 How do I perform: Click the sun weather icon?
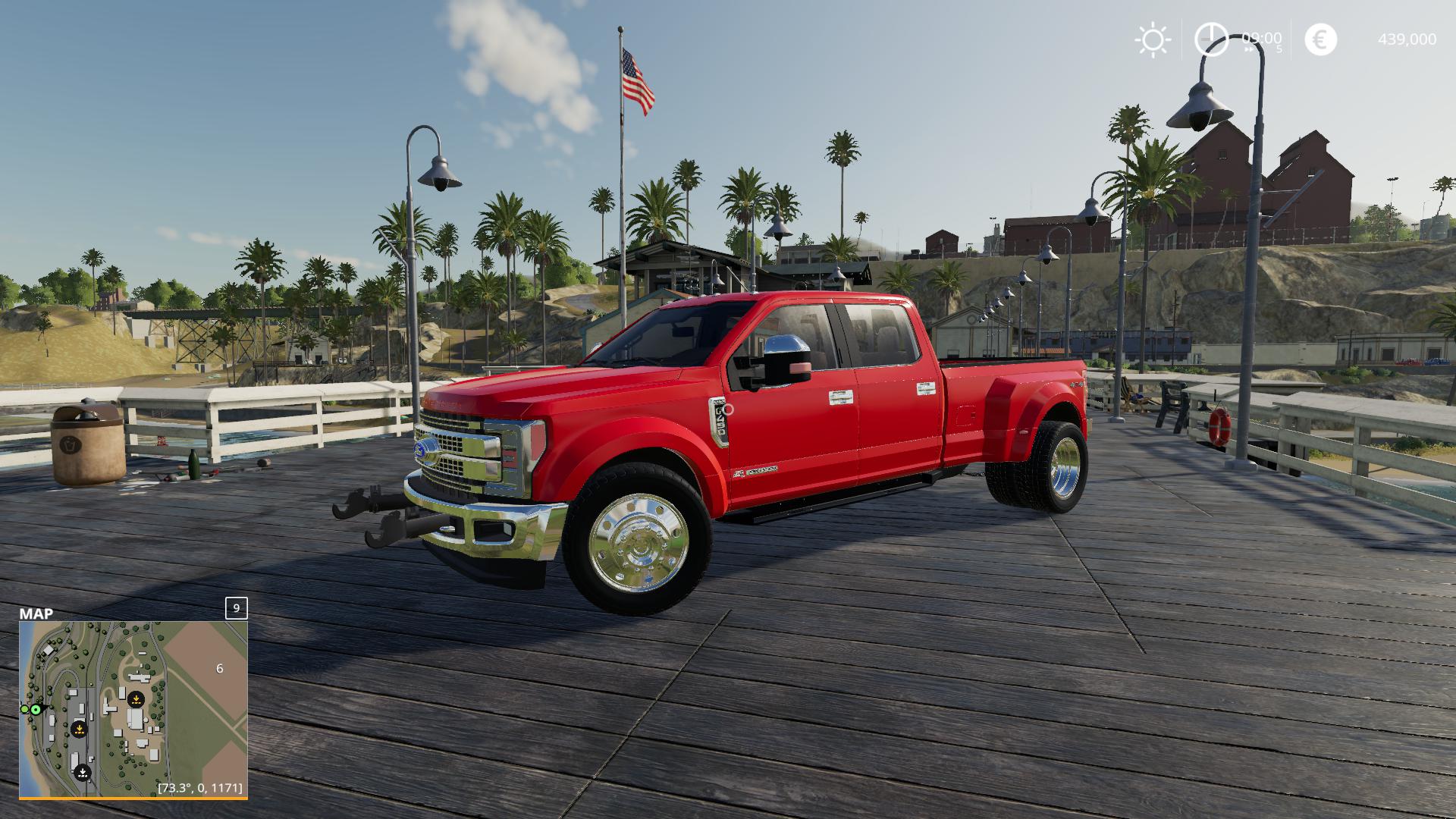click(1153, 39)
